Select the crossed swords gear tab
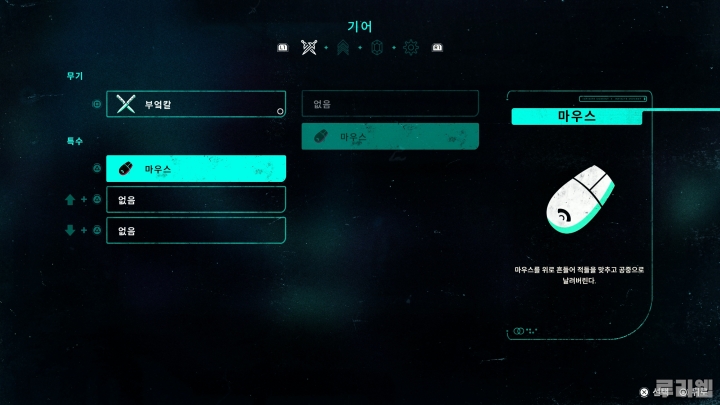 click(x=310, y=48)
